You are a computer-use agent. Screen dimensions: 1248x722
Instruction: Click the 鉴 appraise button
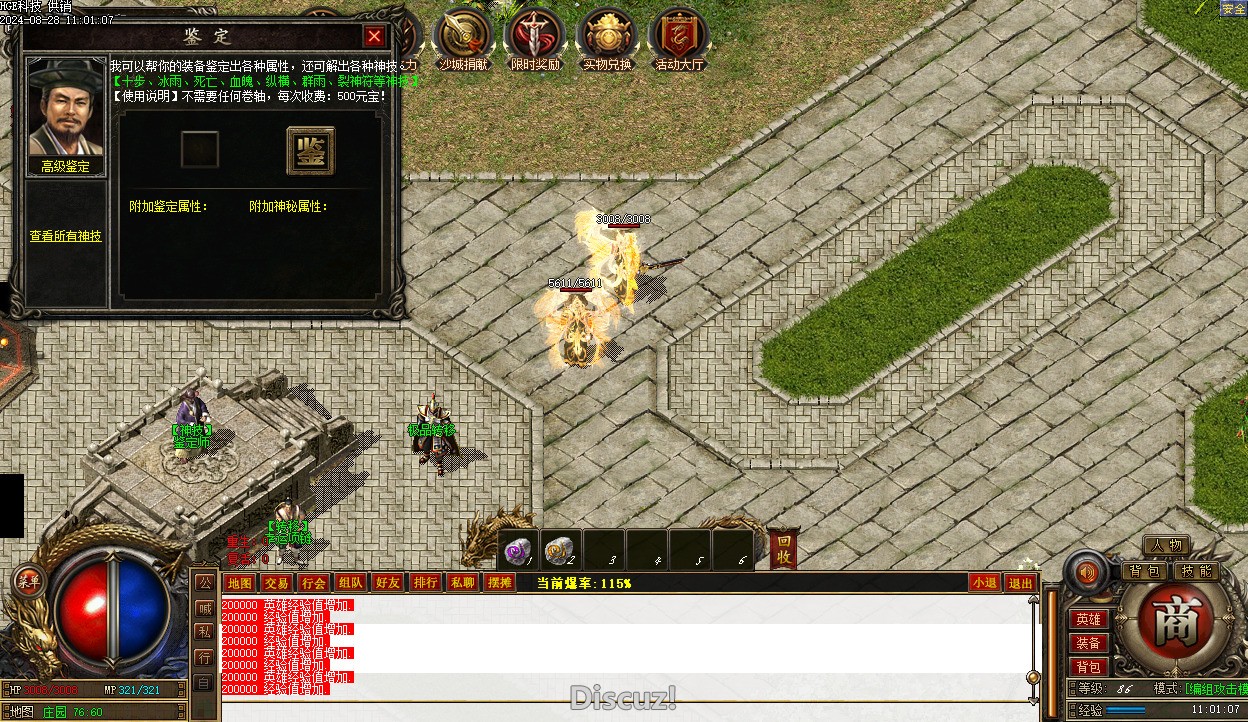[310, 150]
